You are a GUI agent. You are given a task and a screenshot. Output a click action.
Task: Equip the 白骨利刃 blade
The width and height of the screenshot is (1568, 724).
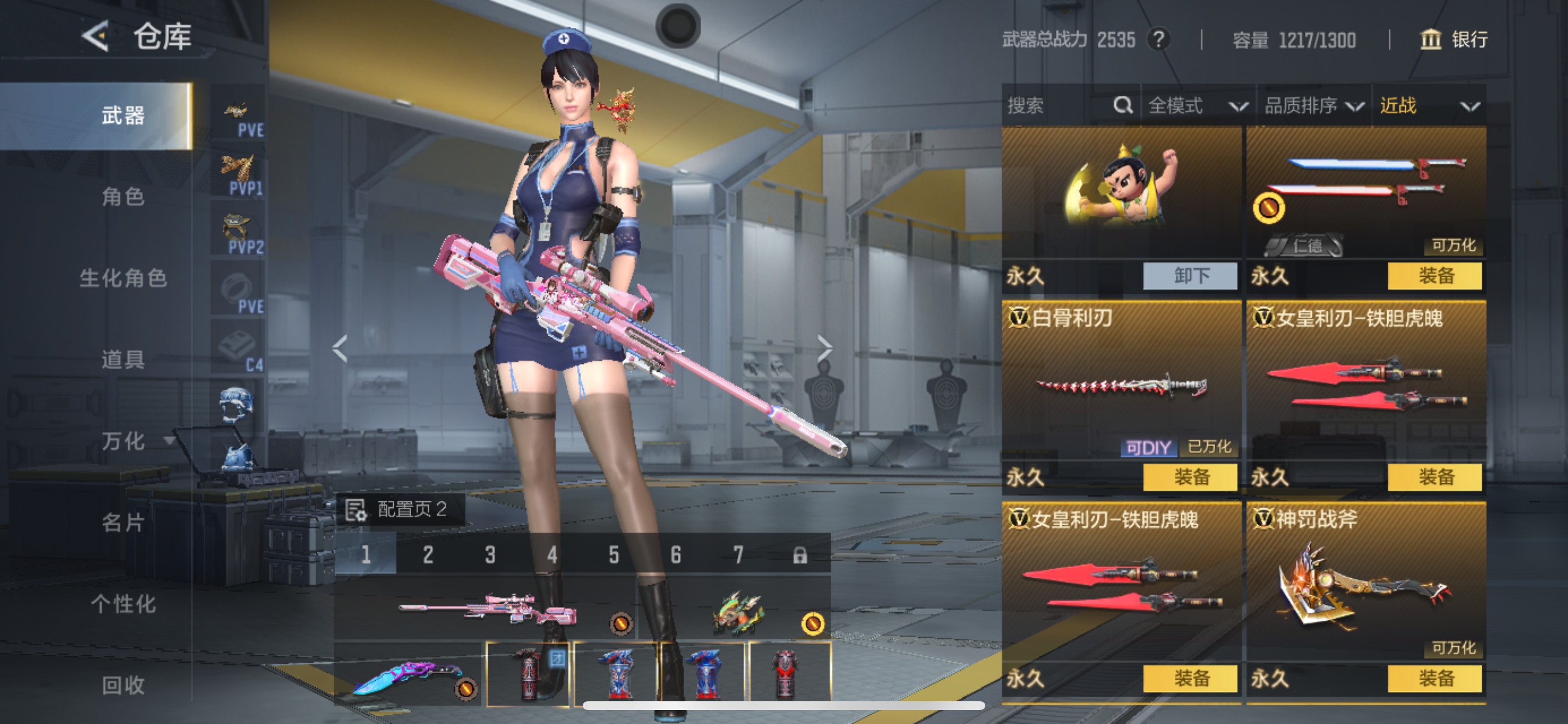(1190, 477)
